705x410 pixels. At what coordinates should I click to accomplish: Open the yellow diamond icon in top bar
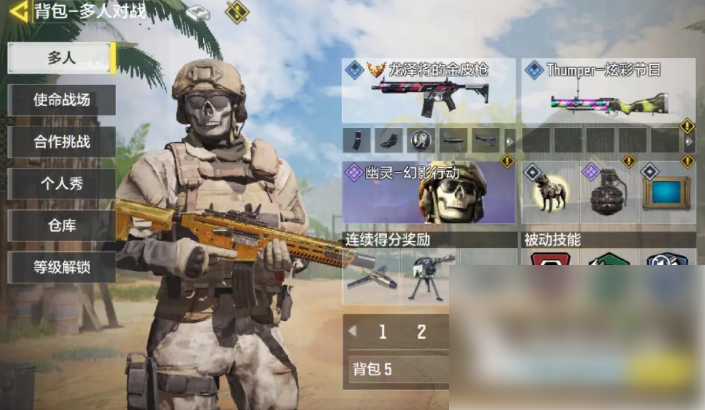(x=236, y=12)
